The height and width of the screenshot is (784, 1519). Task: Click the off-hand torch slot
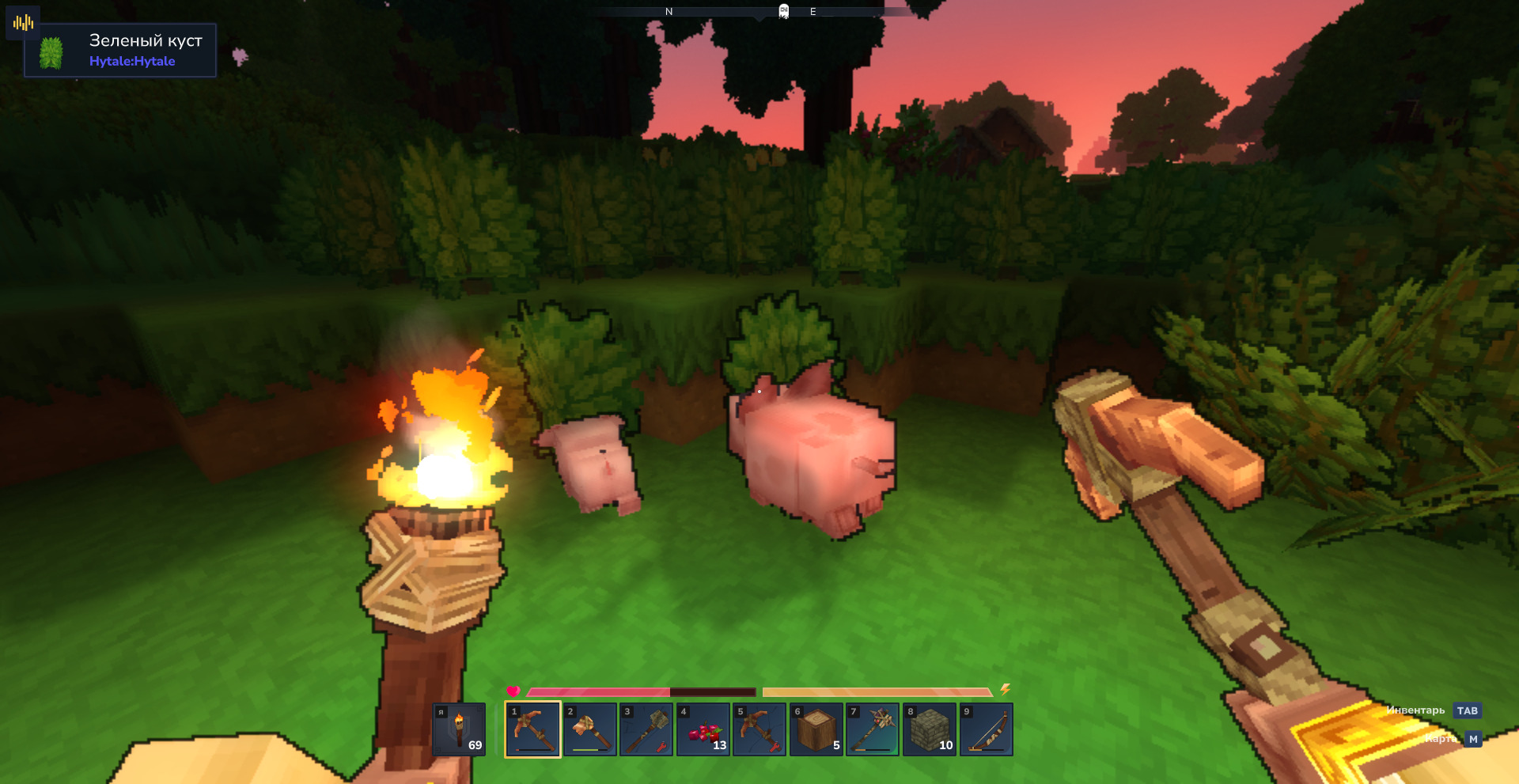pyautogui.click(x=459, y=729)
